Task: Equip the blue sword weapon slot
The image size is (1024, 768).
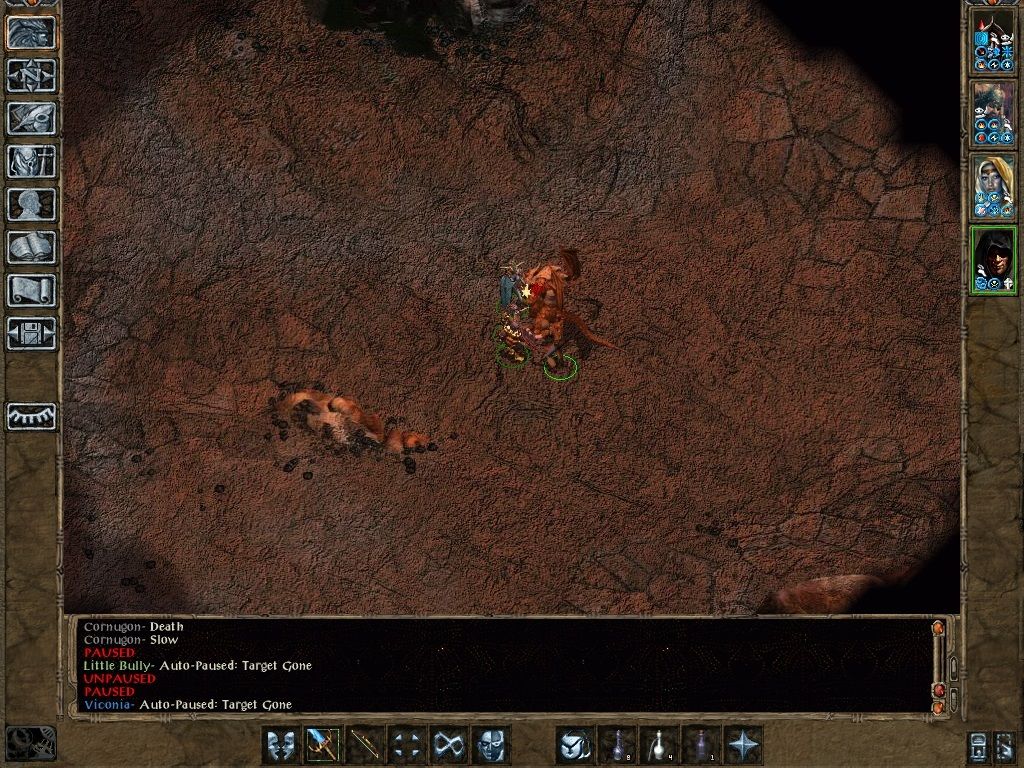Action: [x=323, y=745]
